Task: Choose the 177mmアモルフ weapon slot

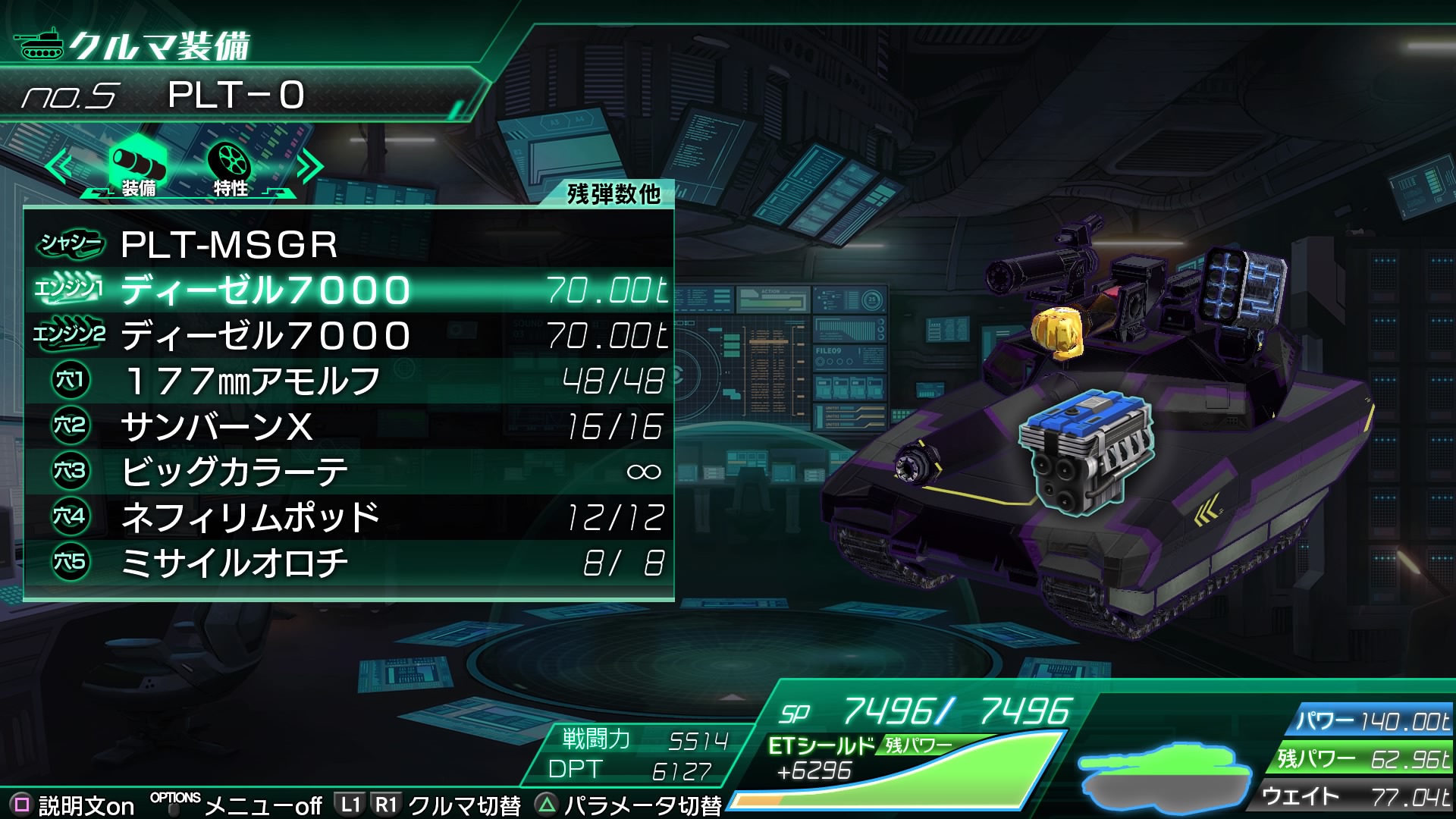Action: click(349, 381)
